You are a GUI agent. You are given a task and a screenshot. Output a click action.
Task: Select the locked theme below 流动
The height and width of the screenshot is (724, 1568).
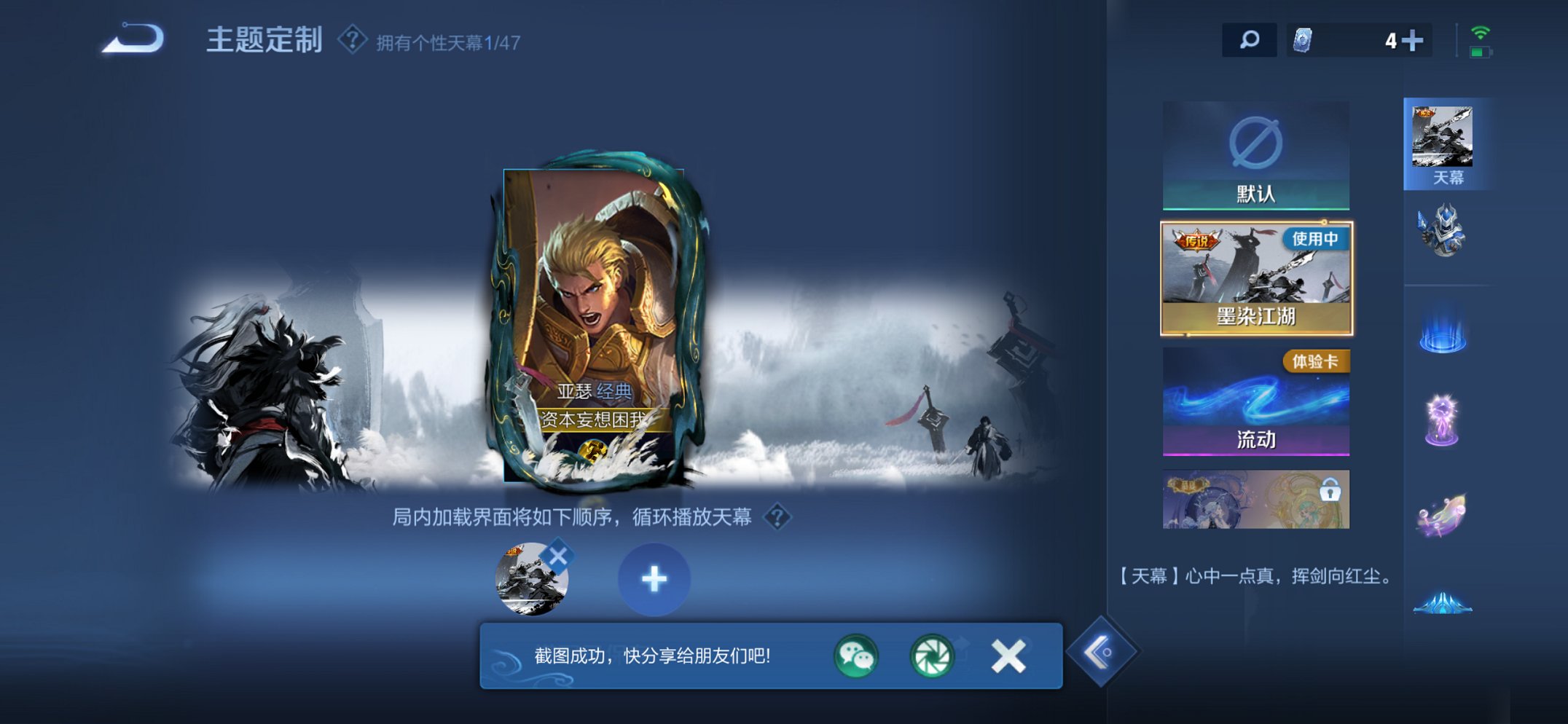tap(1255, 500)
